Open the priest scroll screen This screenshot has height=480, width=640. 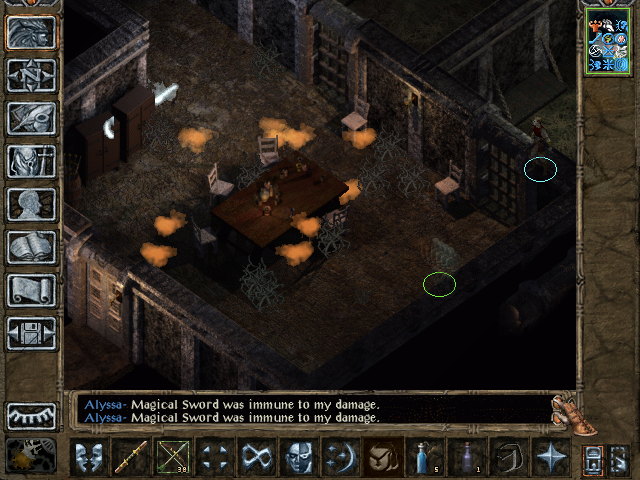click(x=31, y=290)
